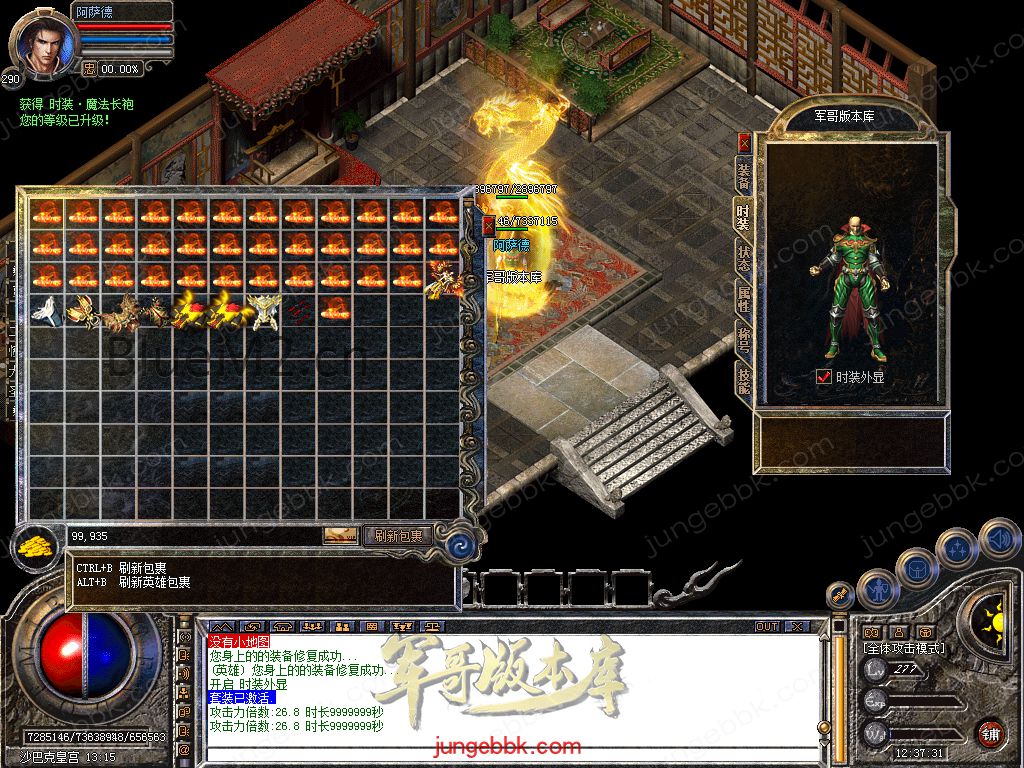Screen dimensions: 1024x768
Task: Click the OUT button on the chat bar
Action: tap(766, 627)
